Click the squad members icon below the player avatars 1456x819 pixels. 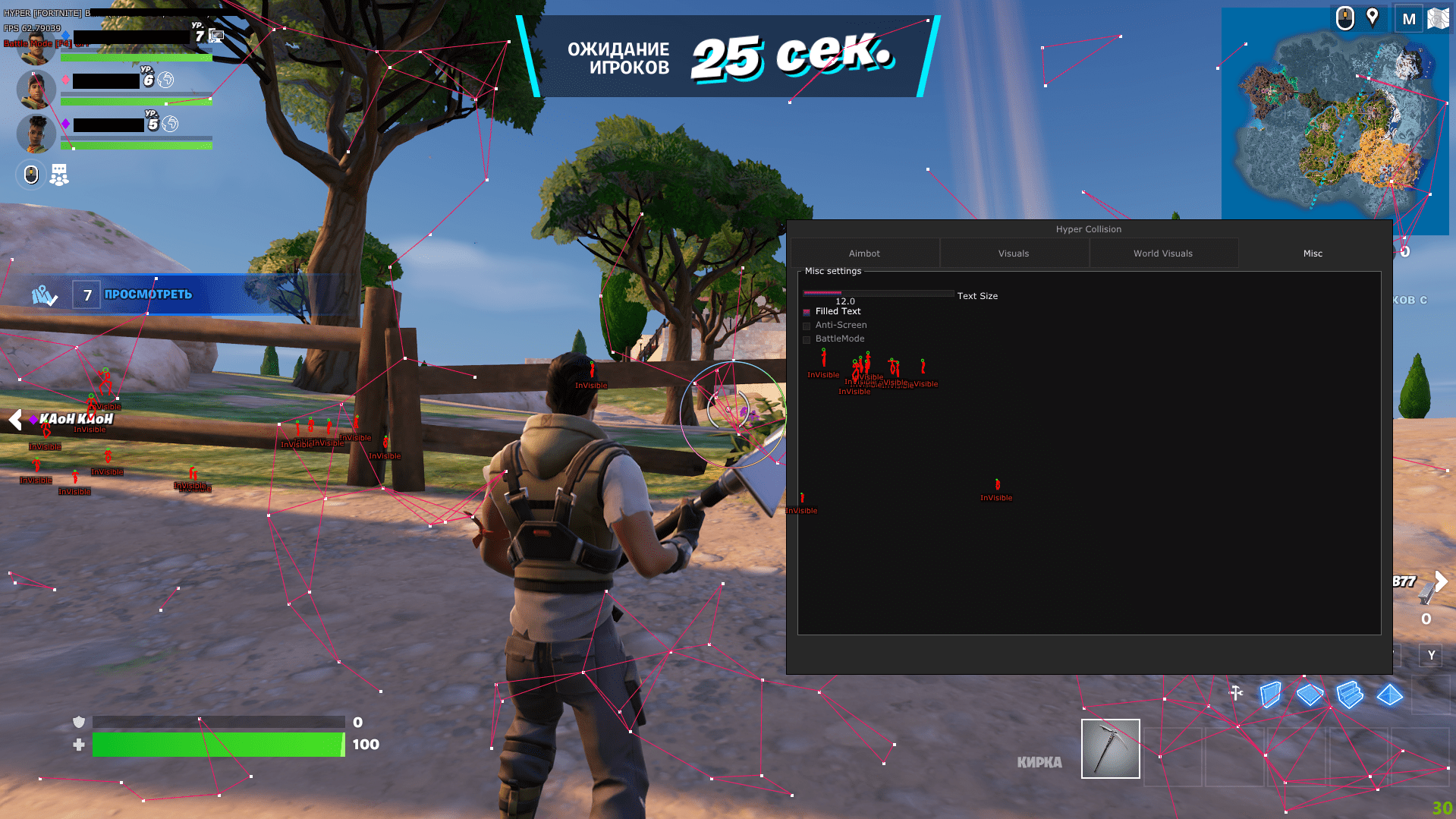pos(58,175)
